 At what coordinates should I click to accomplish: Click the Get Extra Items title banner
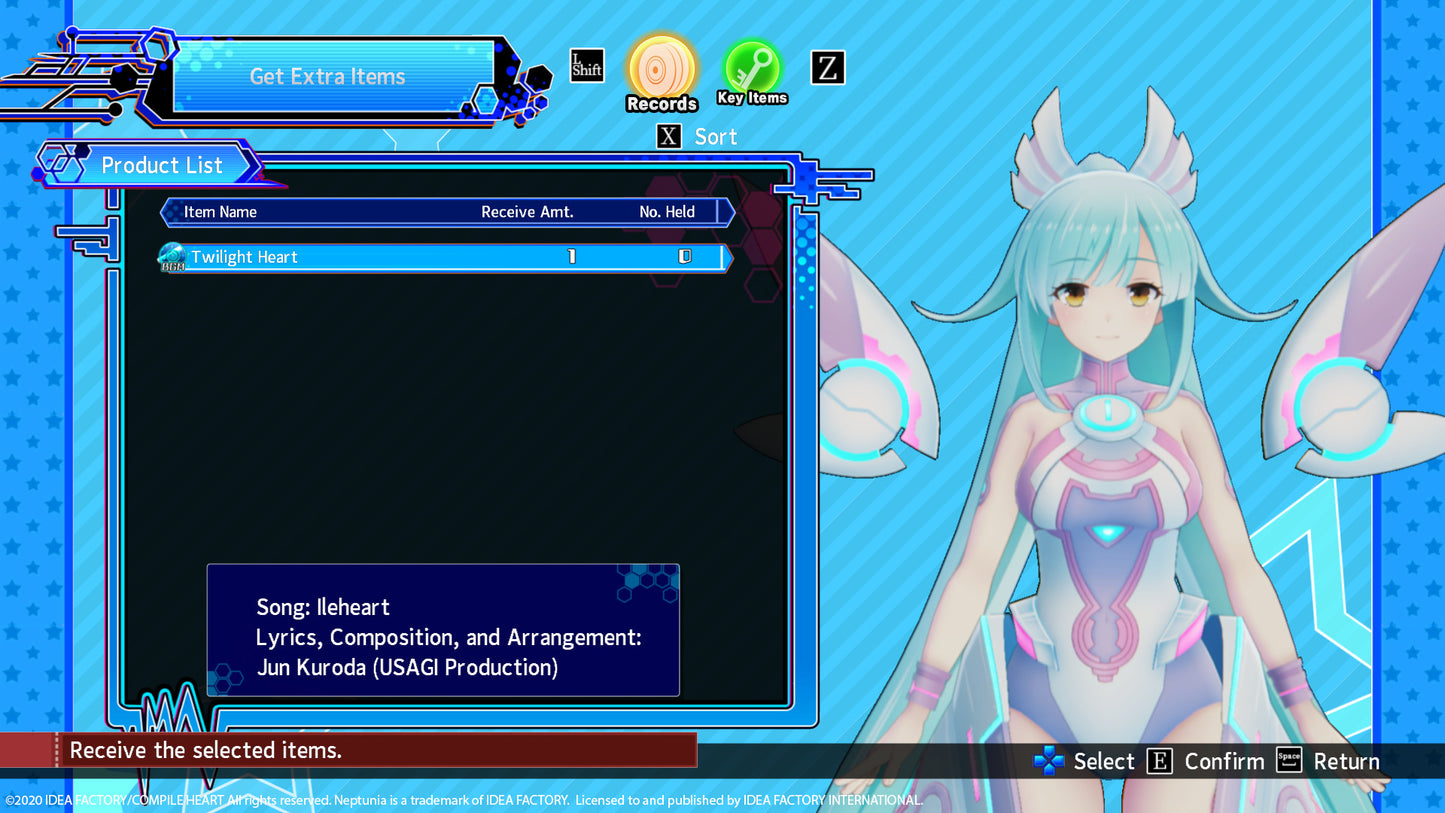point(327,76)
